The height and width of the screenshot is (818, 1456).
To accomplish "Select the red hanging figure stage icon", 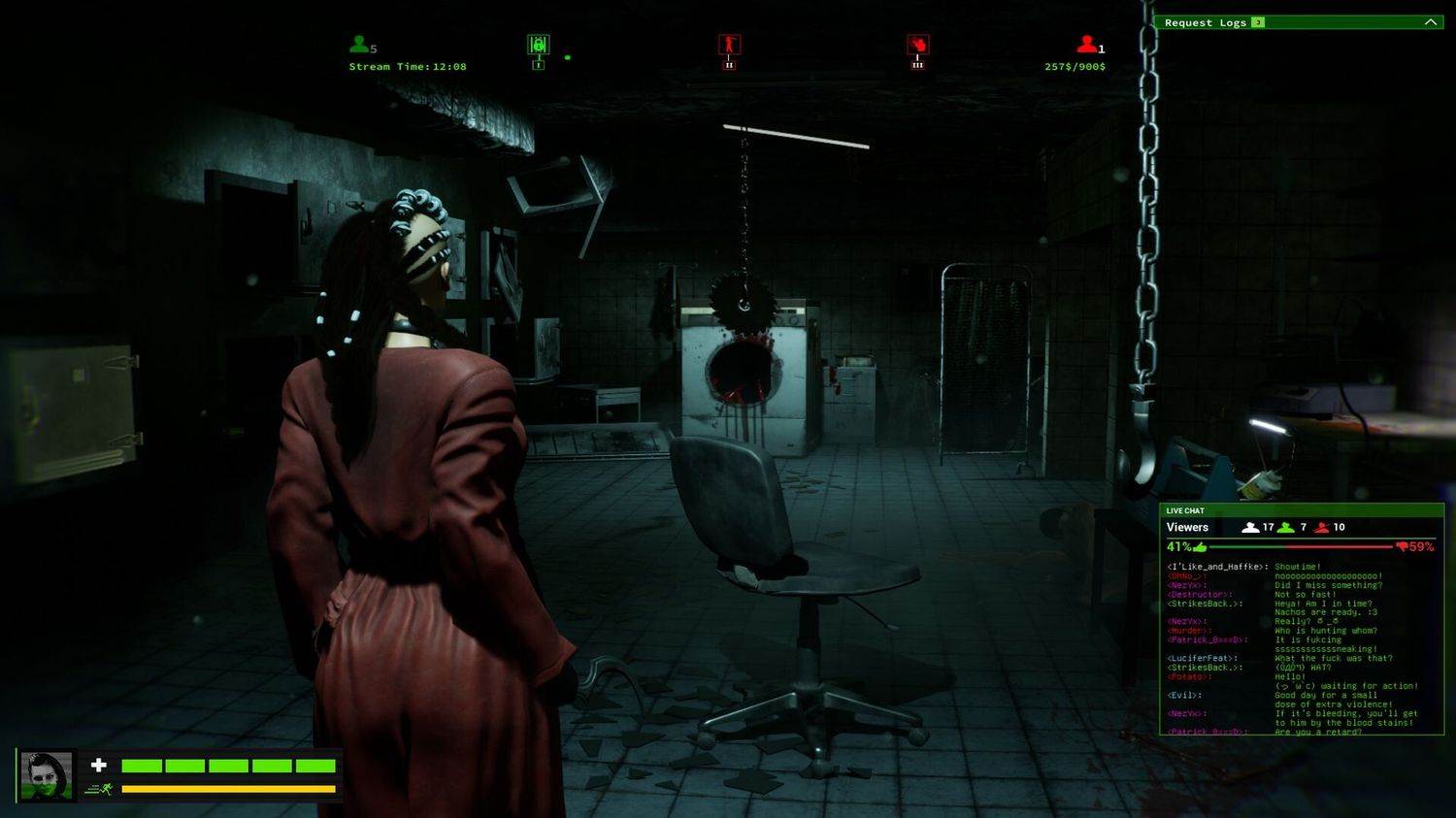I will [729, 45].
